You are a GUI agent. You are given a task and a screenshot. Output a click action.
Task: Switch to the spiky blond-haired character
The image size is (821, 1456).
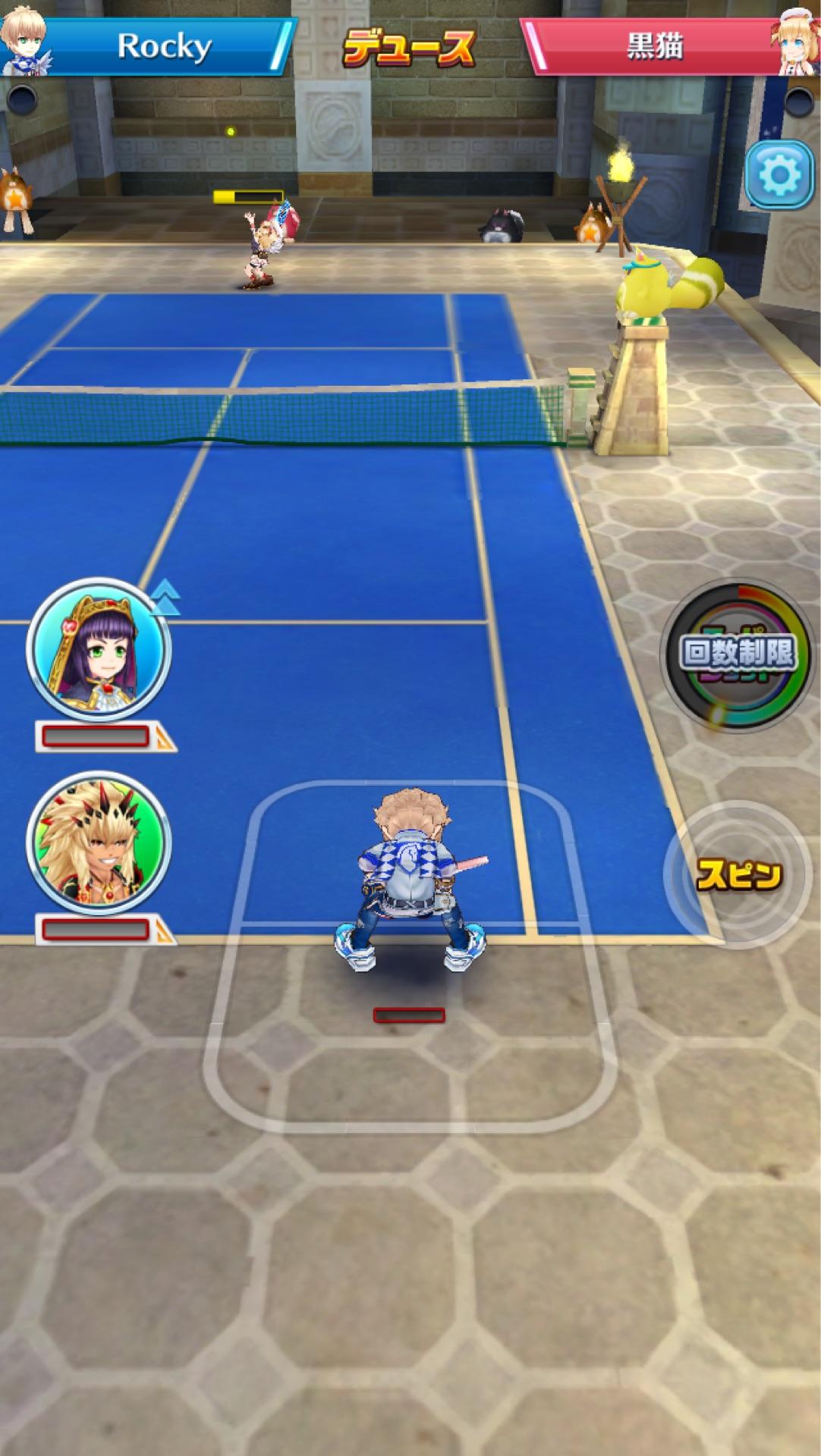click(x=98, y=843)
